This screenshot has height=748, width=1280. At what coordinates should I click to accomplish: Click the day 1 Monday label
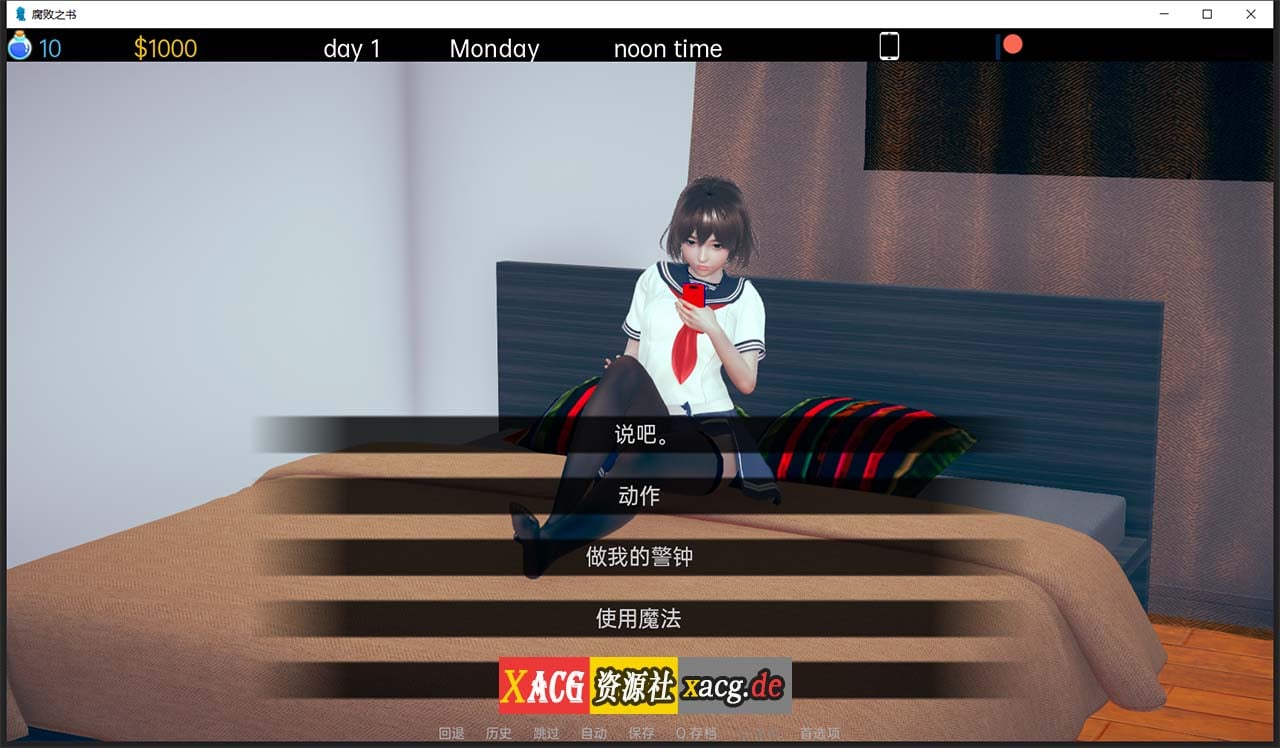pyautogui.click(x=352, y=48)
